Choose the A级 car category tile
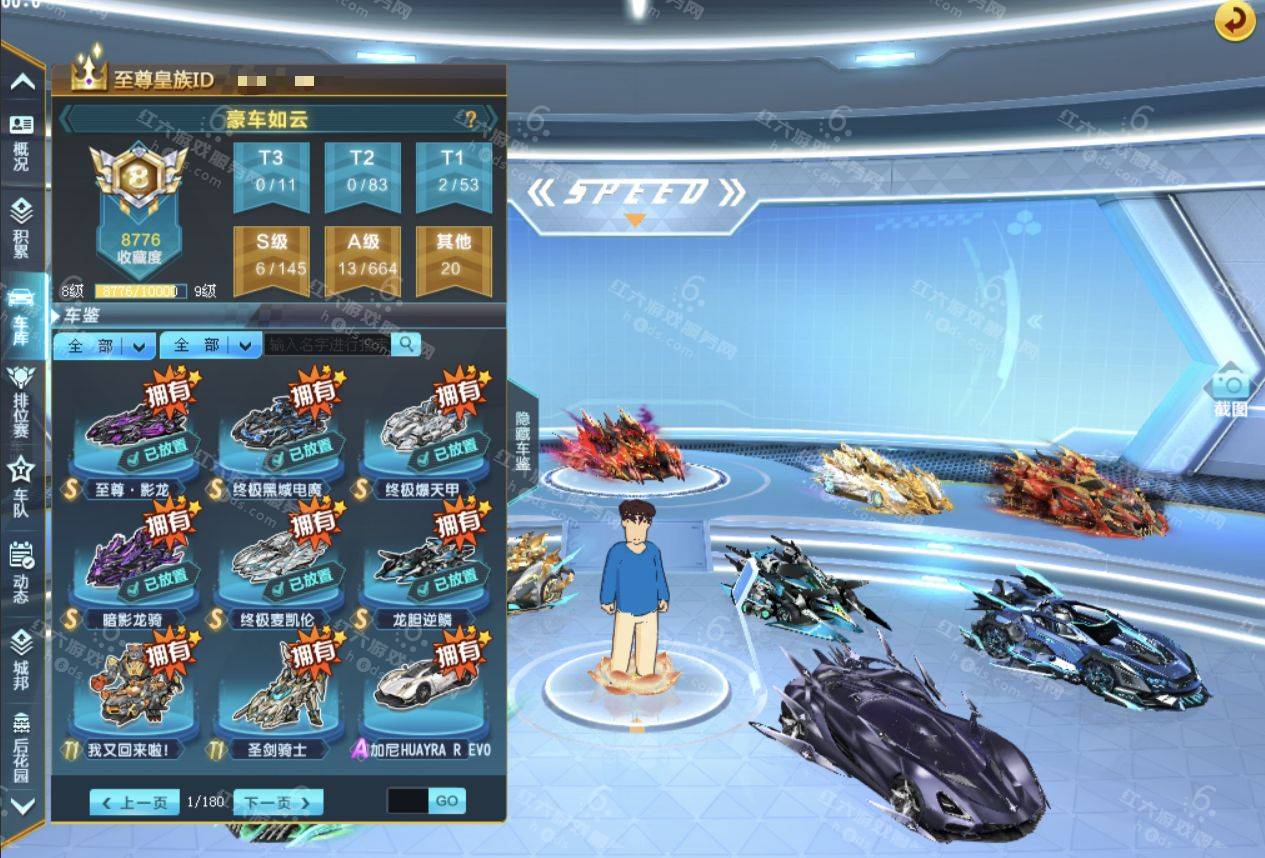Viewport: 1265px width, 858px height. 362,259
